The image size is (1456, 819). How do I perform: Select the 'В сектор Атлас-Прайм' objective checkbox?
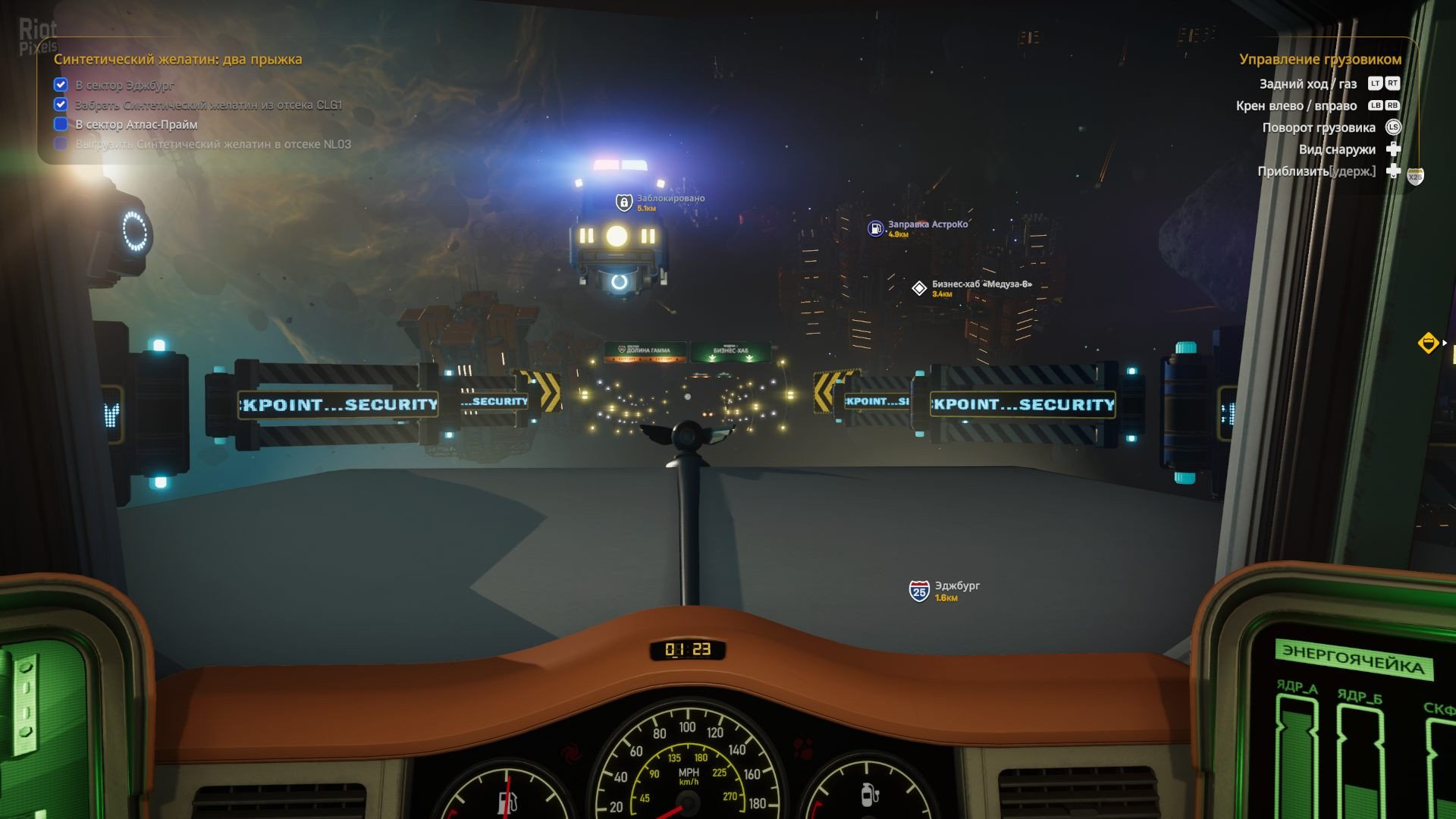coord(61,124)
